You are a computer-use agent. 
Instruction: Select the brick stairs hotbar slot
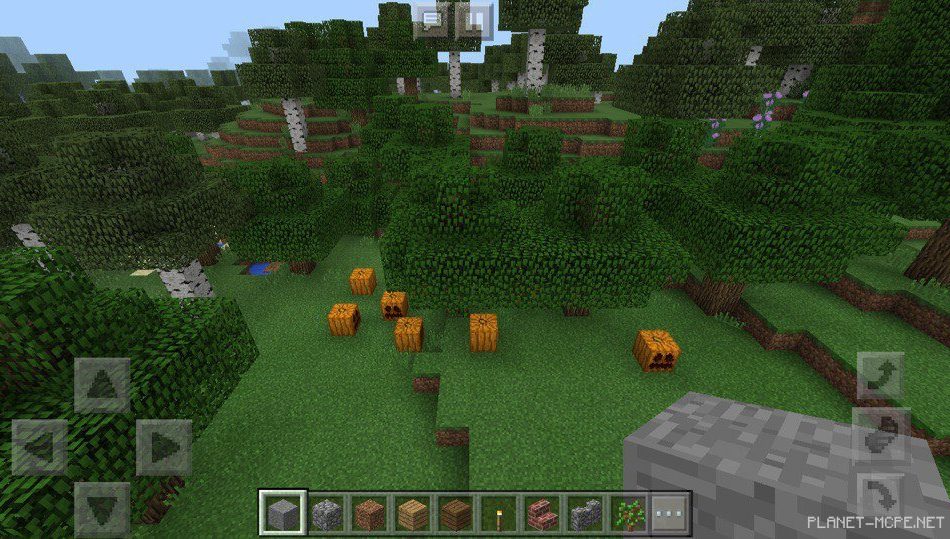pyautogui.click(x=541, y=514)
